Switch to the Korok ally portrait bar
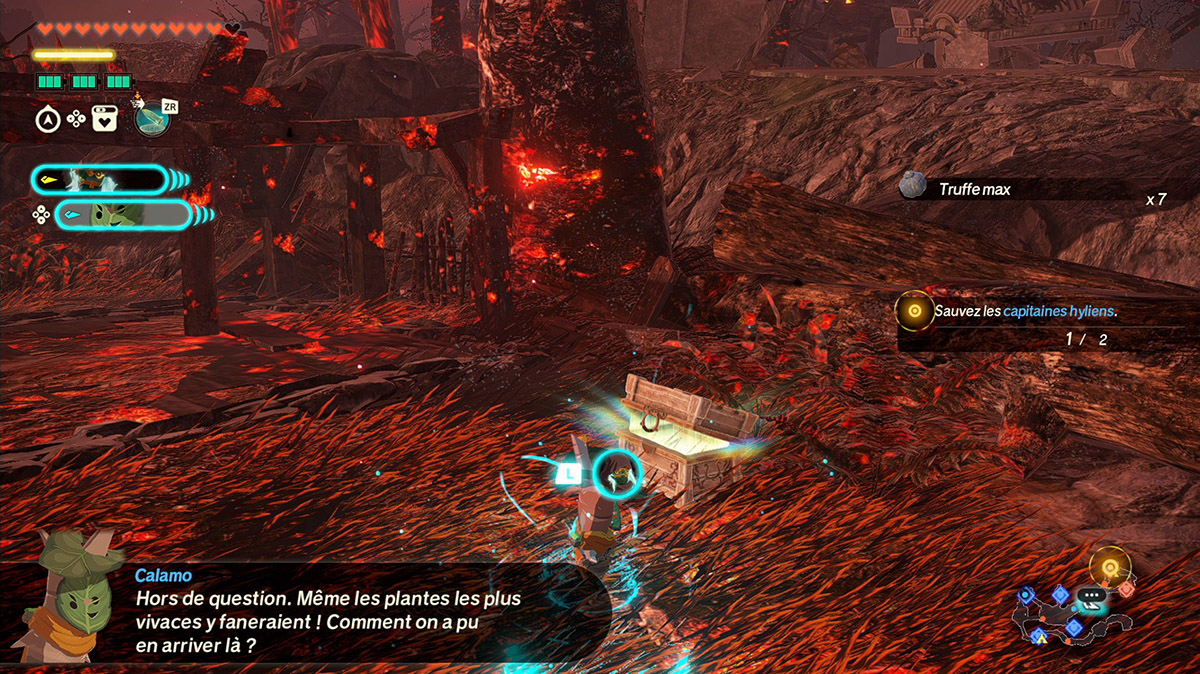Screen dimensions: 1200x674 point(121,214)
